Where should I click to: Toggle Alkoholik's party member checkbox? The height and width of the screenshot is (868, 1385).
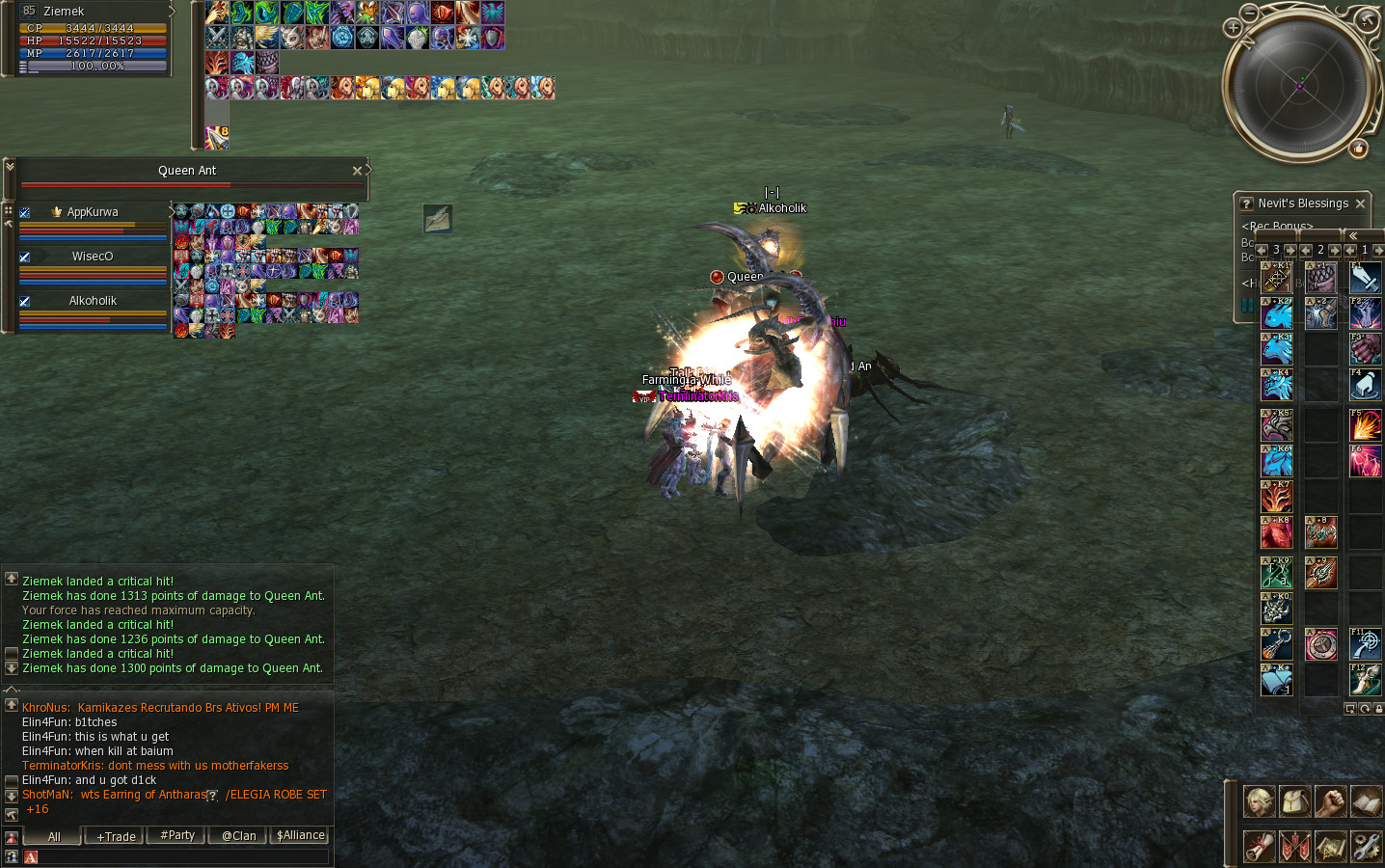pos(23,300)
